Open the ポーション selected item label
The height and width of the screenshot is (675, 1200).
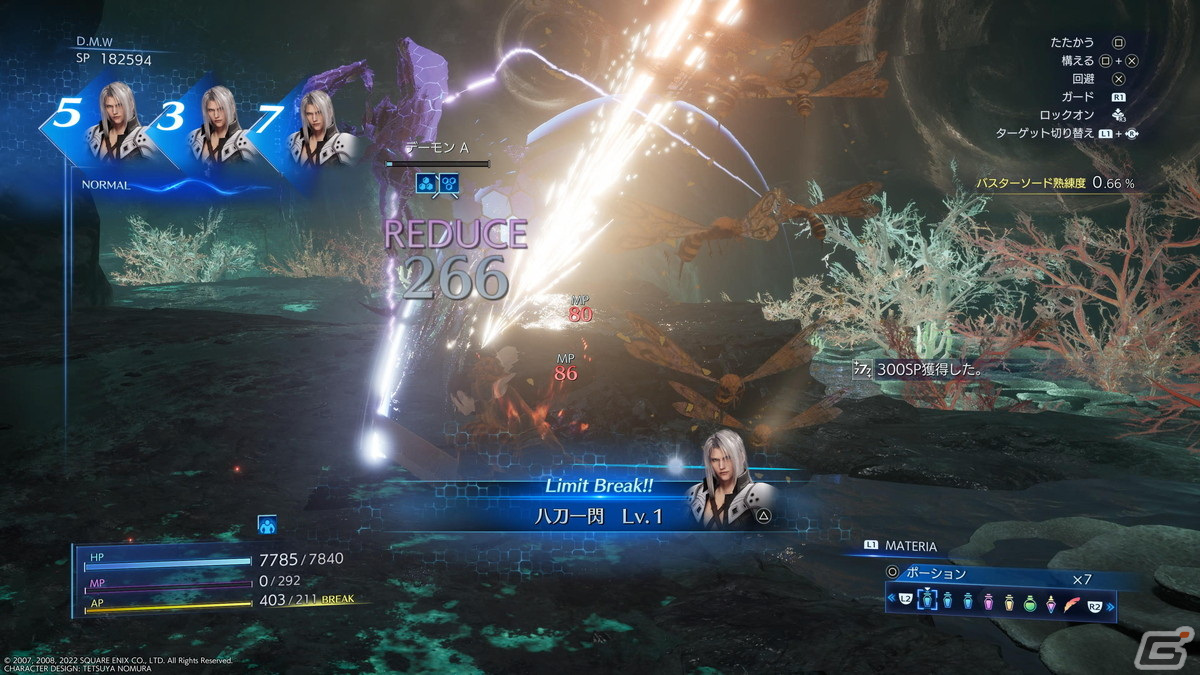(935, 574)
